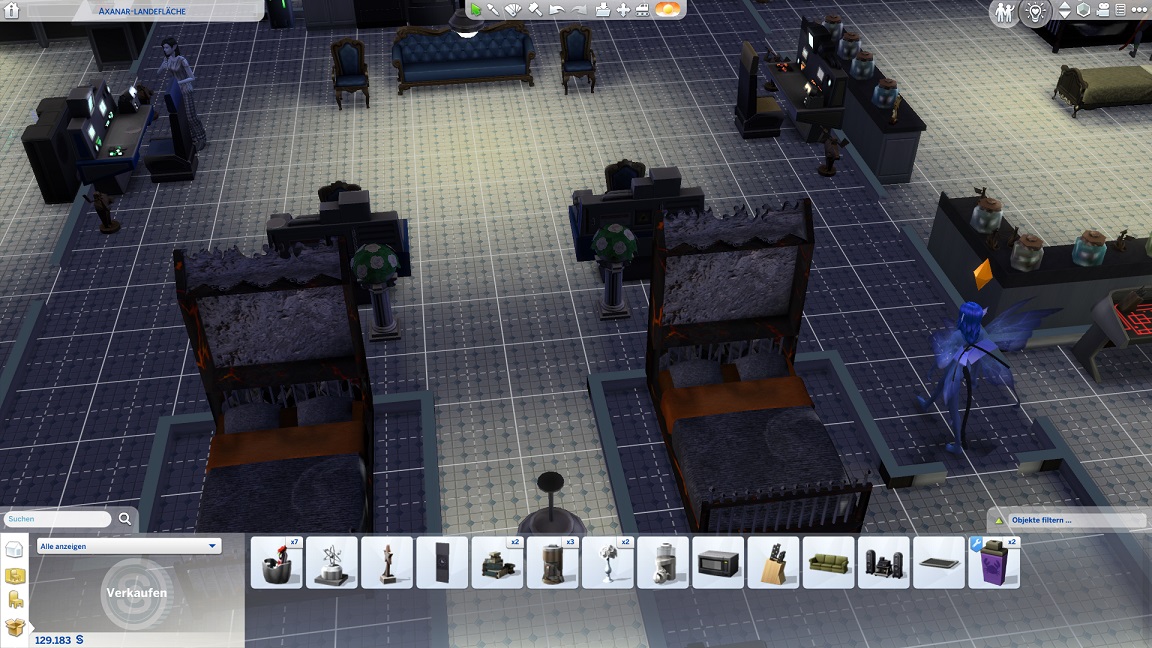Open the 'Alle anzeigen' dropdown
The image size is (1152, 648).
click(x=128, y=546)
